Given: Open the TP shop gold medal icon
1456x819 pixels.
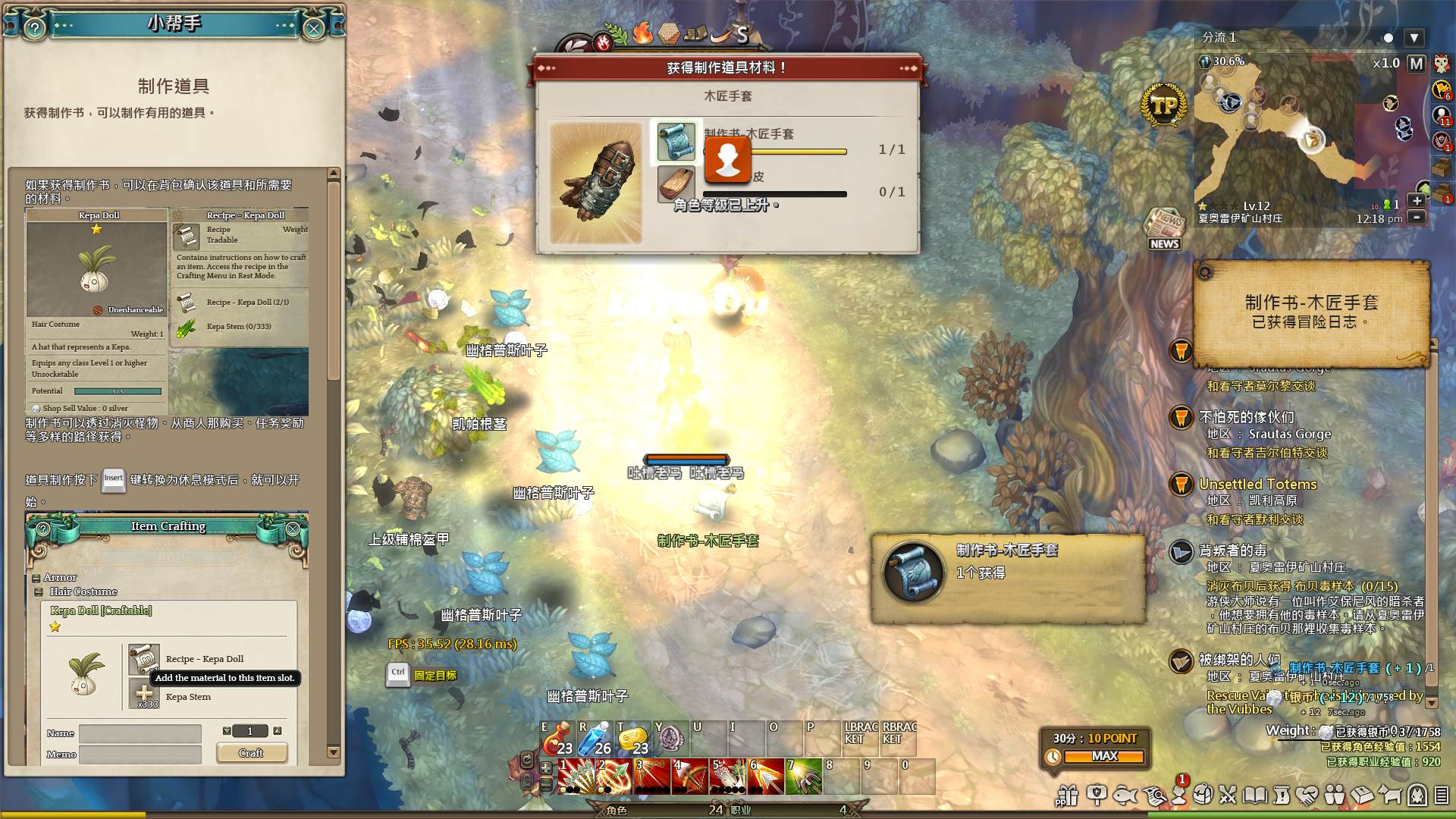Looking at the screenshot, I should tap(1163, 105).
